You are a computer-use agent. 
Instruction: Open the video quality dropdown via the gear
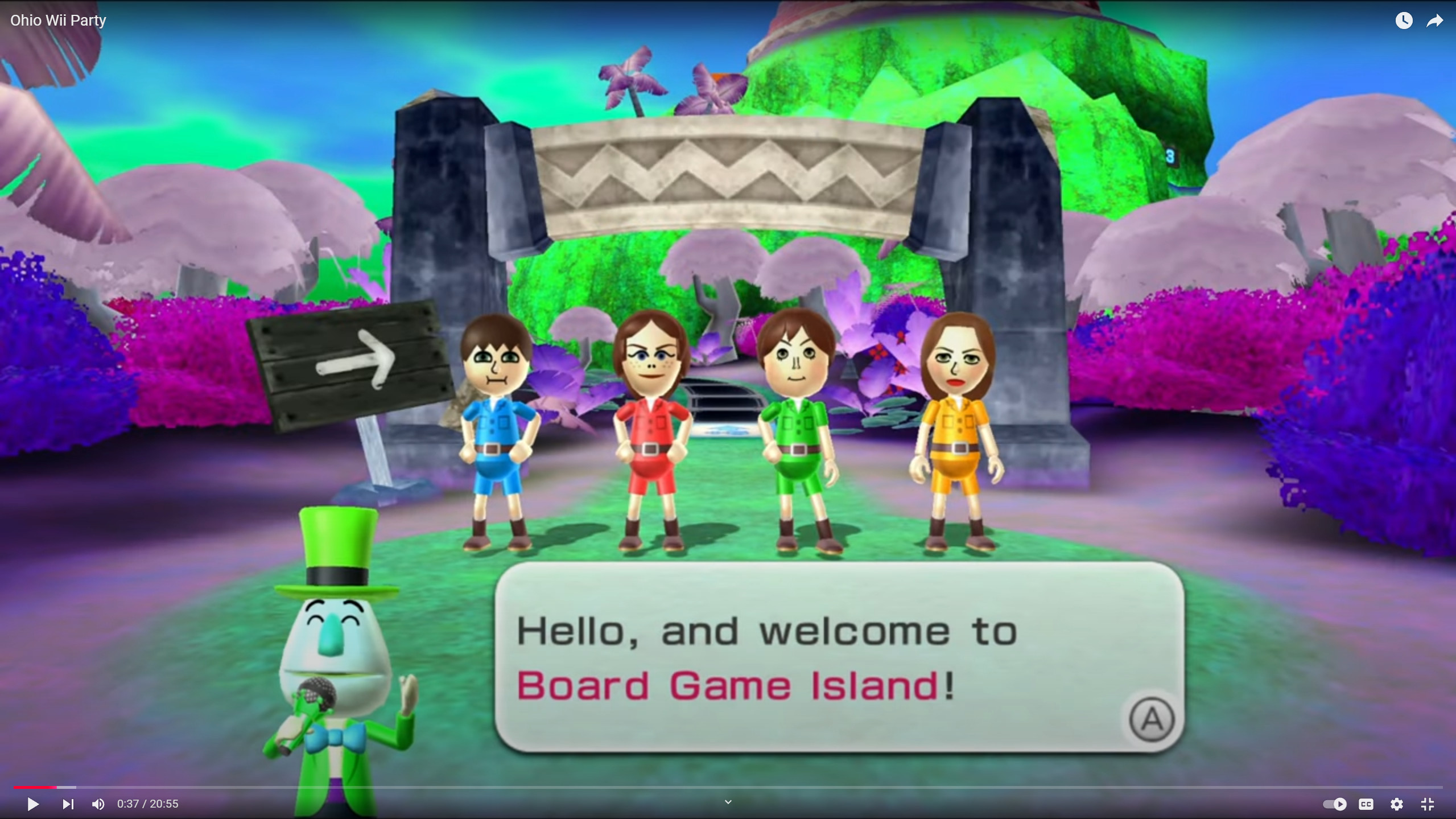coord(1396,804)
